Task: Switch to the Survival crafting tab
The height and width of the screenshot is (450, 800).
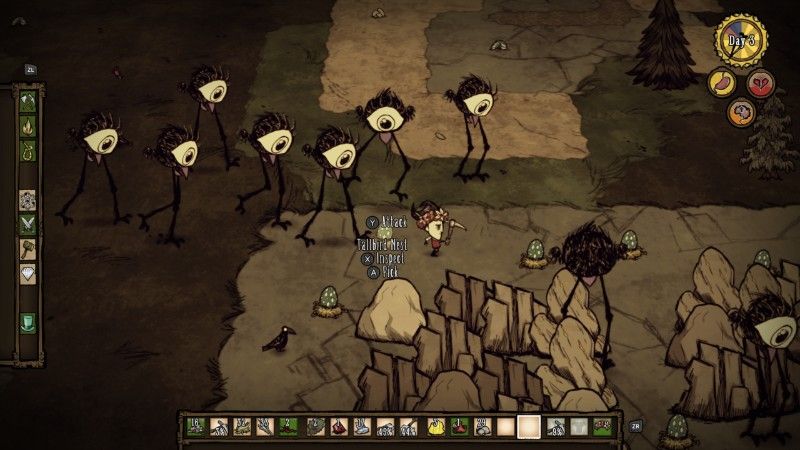Action: tap(28, 151)
